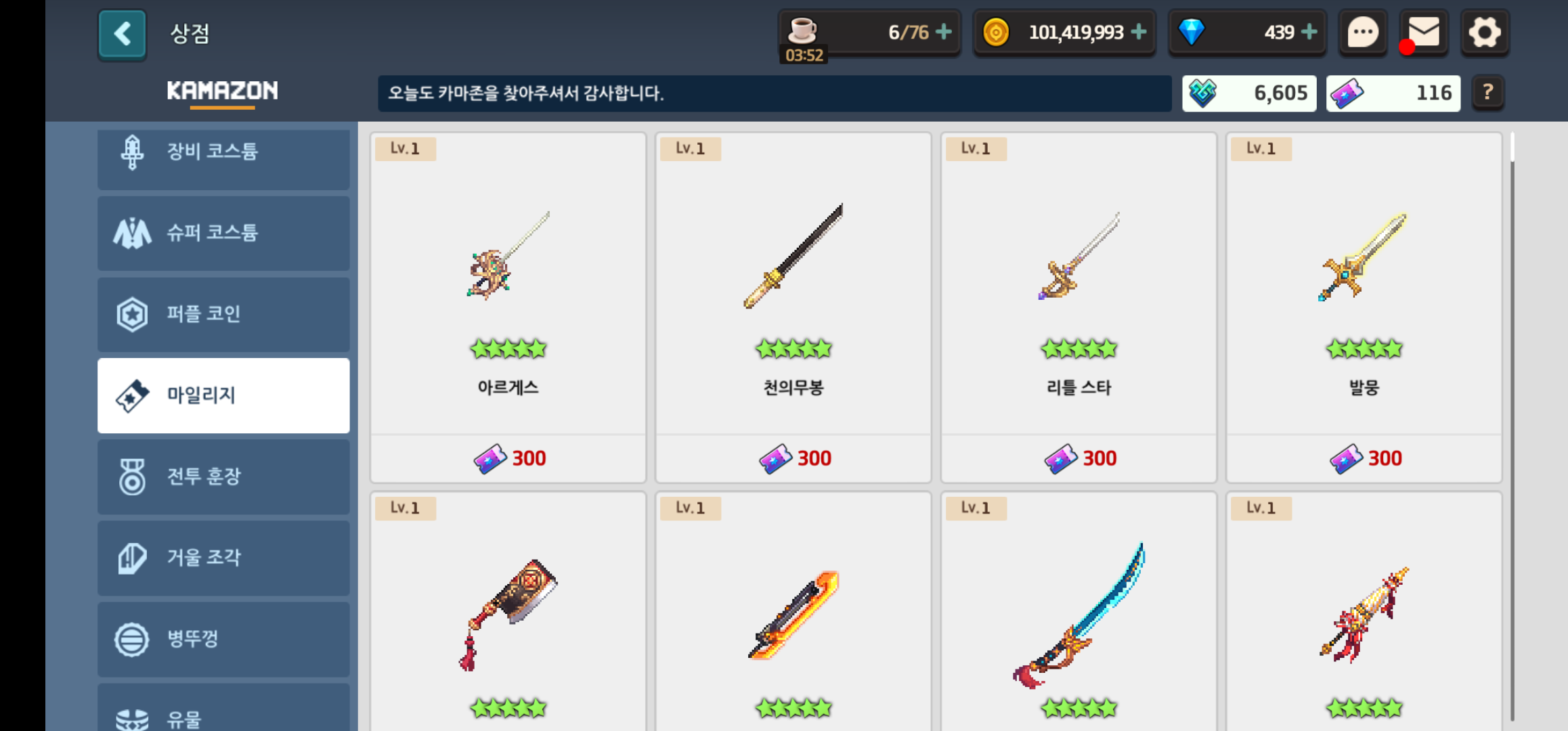This screenshot has width=1568, height=731.
Task: Select the 장비 코스튬 category
Action: point(223,152)
